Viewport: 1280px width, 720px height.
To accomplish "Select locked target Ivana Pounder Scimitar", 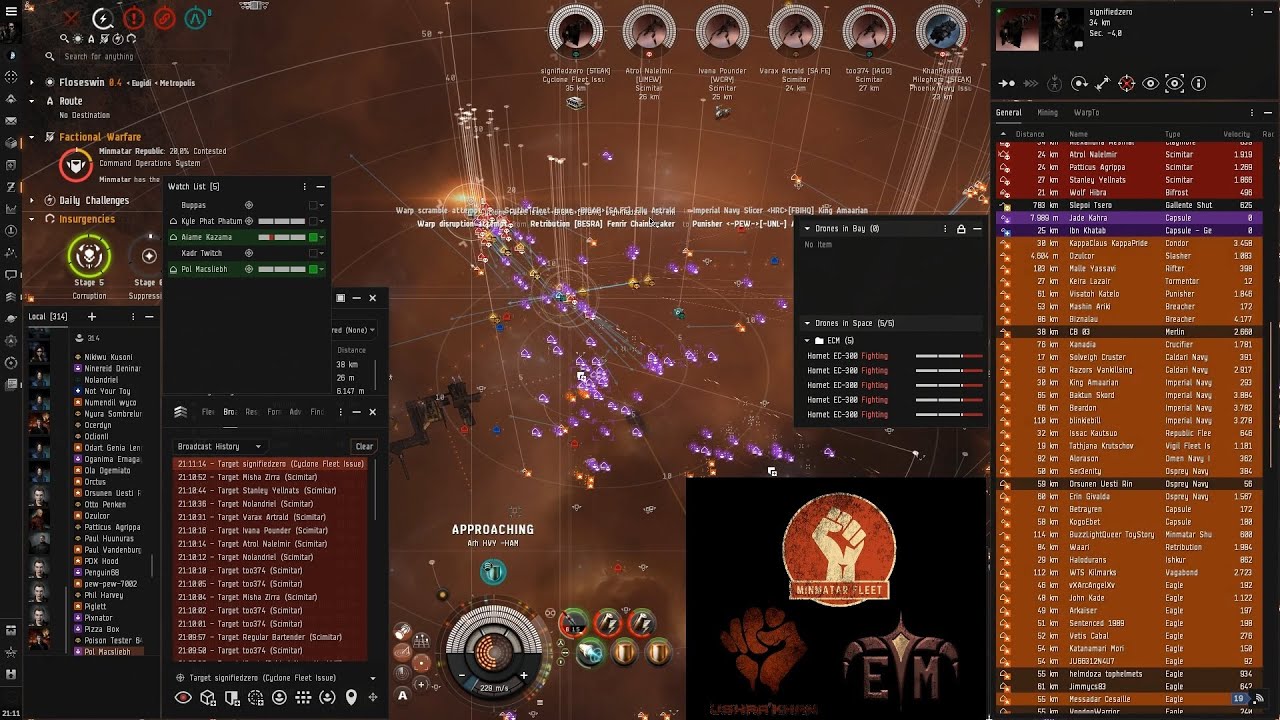I will tap(721, 33).
